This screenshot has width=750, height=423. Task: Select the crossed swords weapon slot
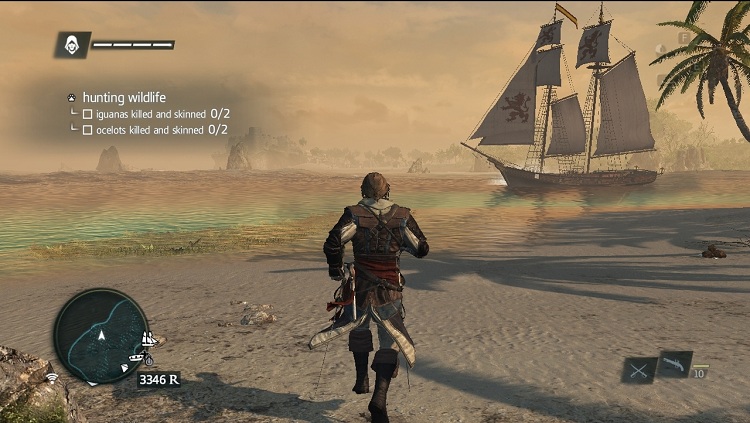click(638, 370)
